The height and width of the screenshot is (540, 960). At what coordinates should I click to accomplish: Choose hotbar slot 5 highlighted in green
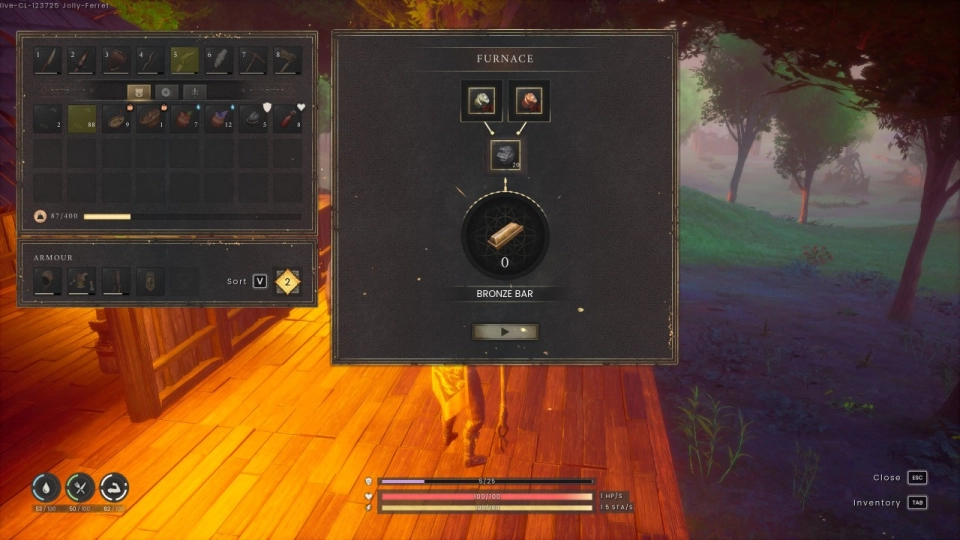tap(185, 61)
